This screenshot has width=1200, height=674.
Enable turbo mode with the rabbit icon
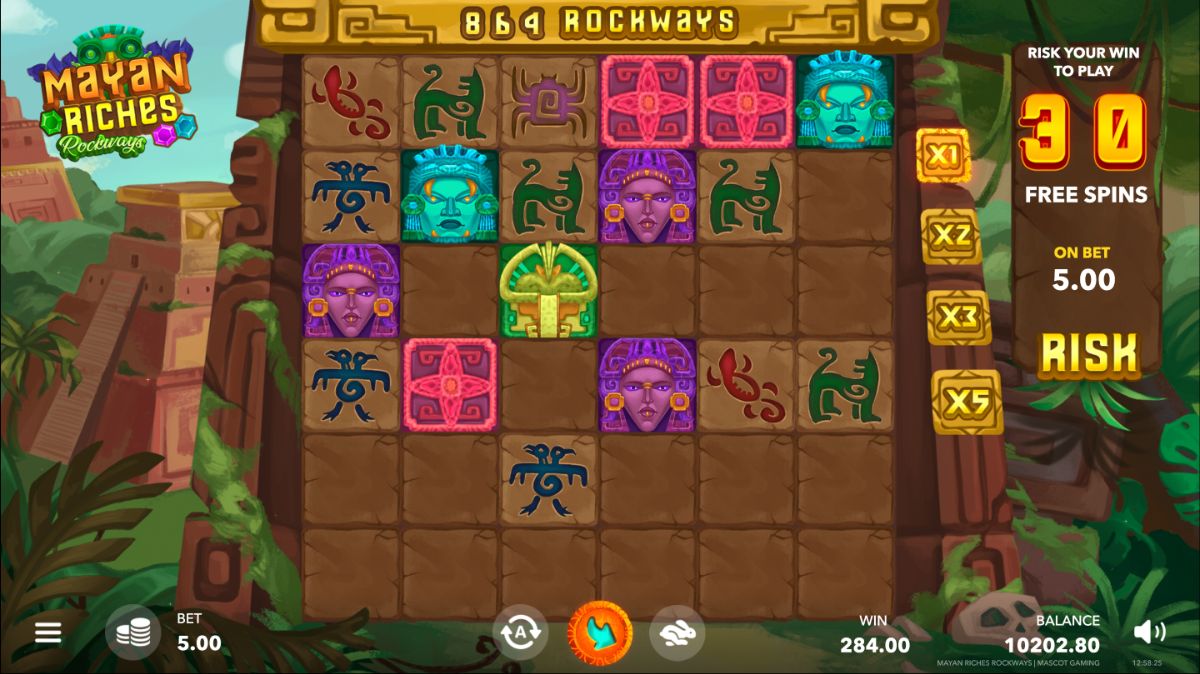677,632
